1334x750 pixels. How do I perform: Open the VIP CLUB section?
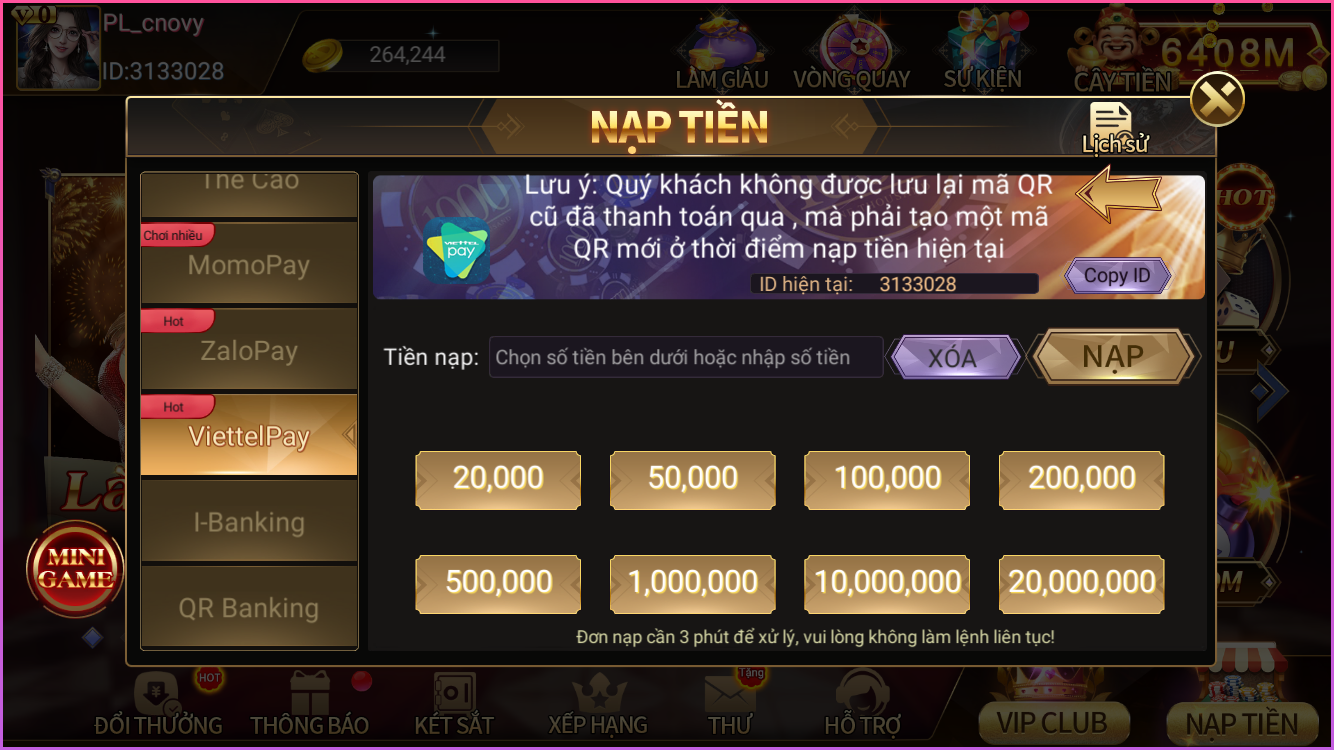(x=1055, y=720)
